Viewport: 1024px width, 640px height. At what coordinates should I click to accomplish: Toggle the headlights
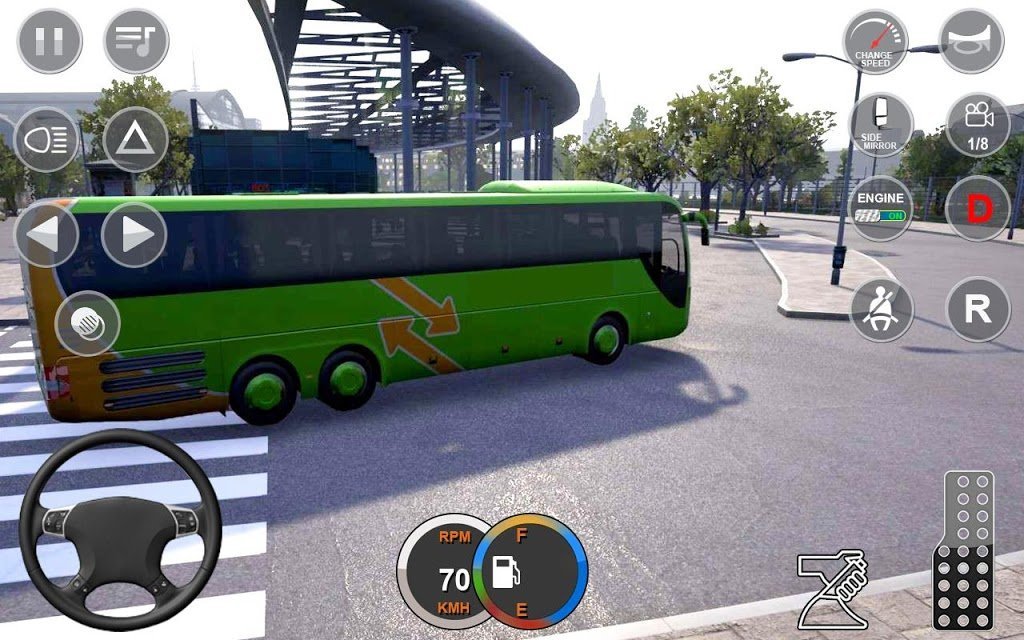[47, 138]
